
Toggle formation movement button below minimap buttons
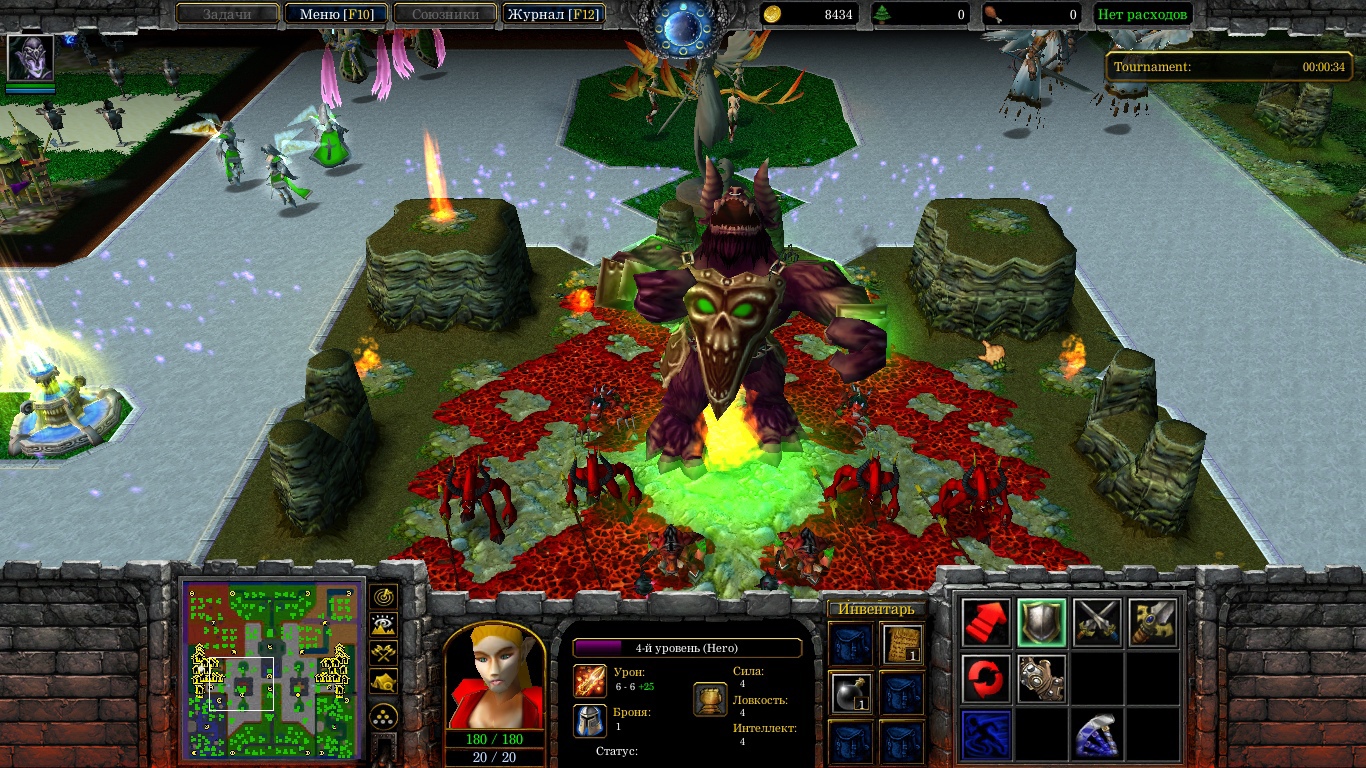pyautogui.click(x=383, y=716)
